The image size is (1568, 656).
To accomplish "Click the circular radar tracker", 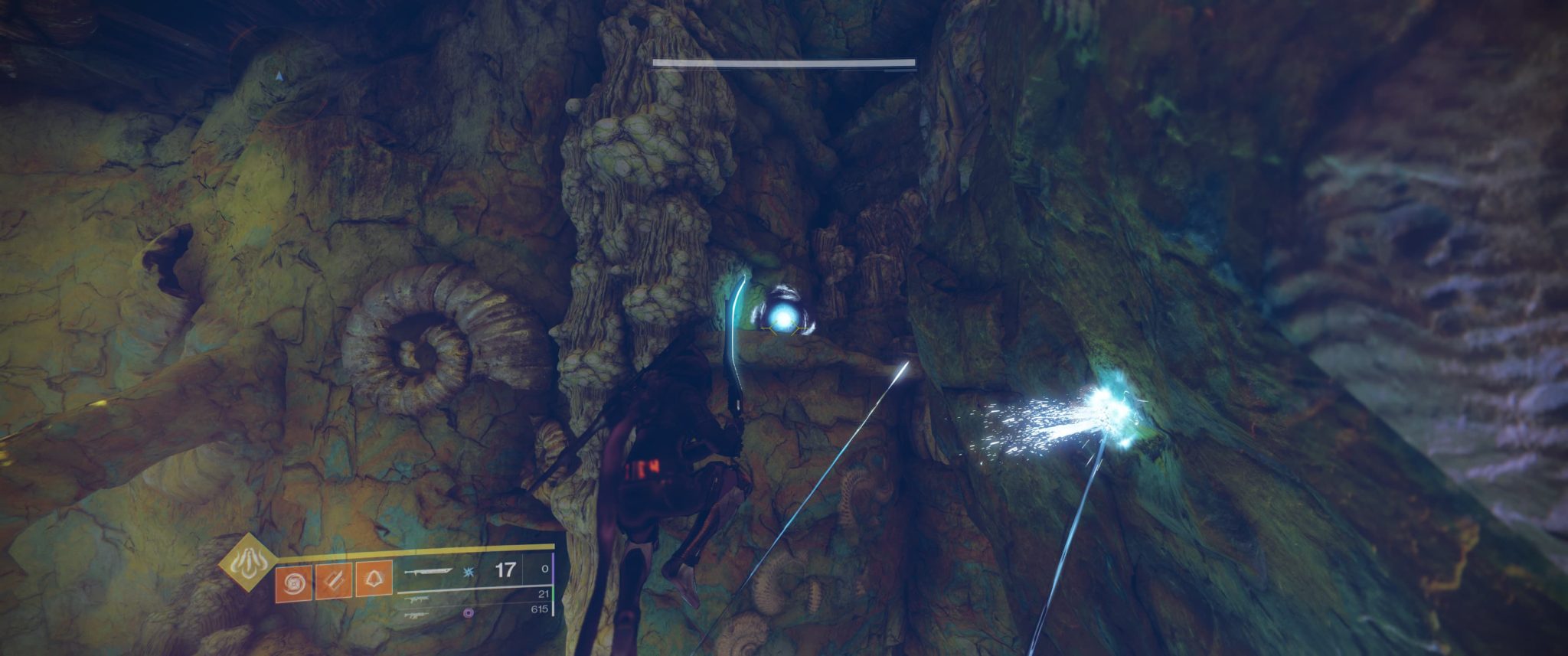I will point(281,75).
